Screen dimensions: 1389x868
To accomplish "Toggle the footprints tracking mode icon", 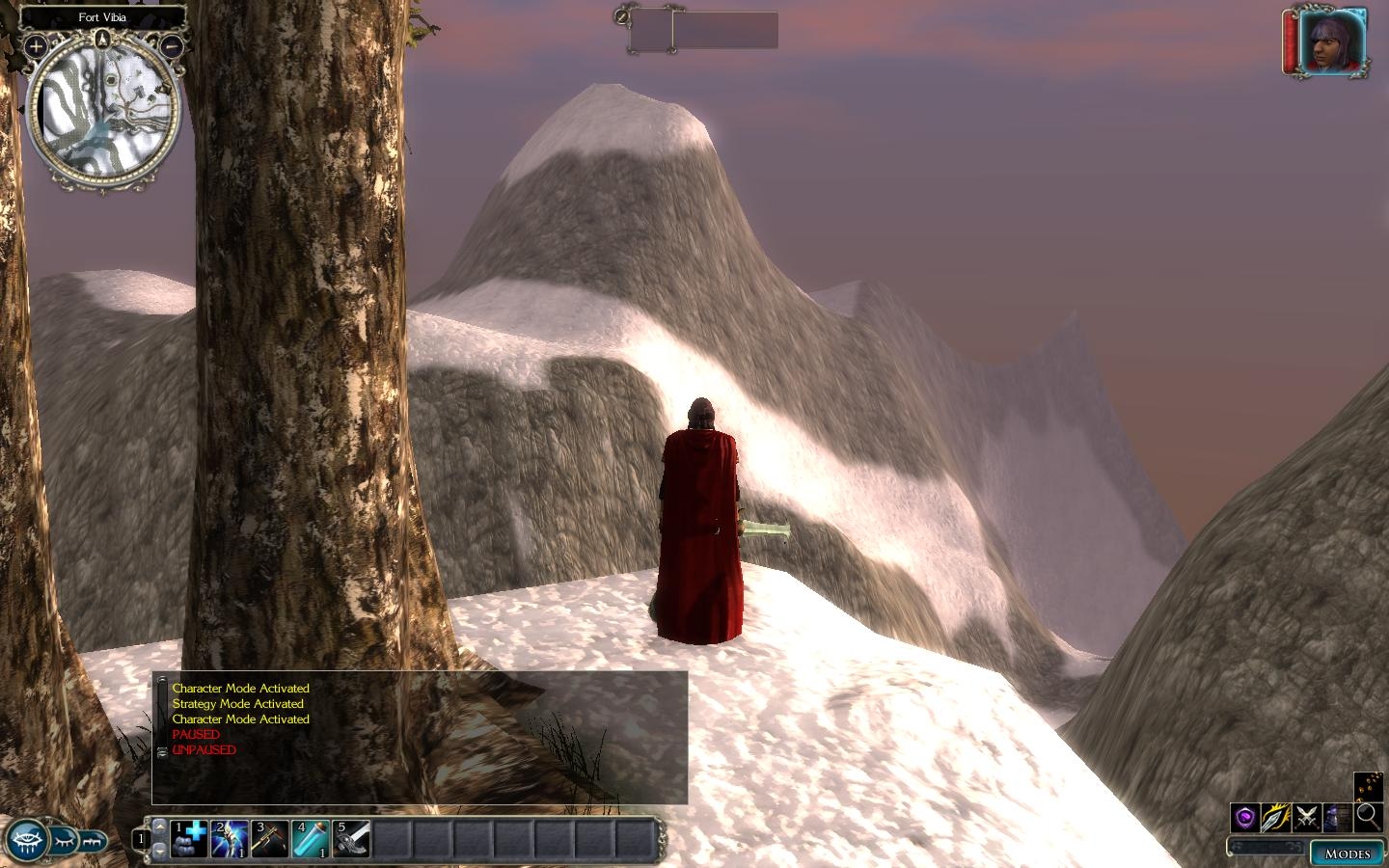I will click(1369, 787).
